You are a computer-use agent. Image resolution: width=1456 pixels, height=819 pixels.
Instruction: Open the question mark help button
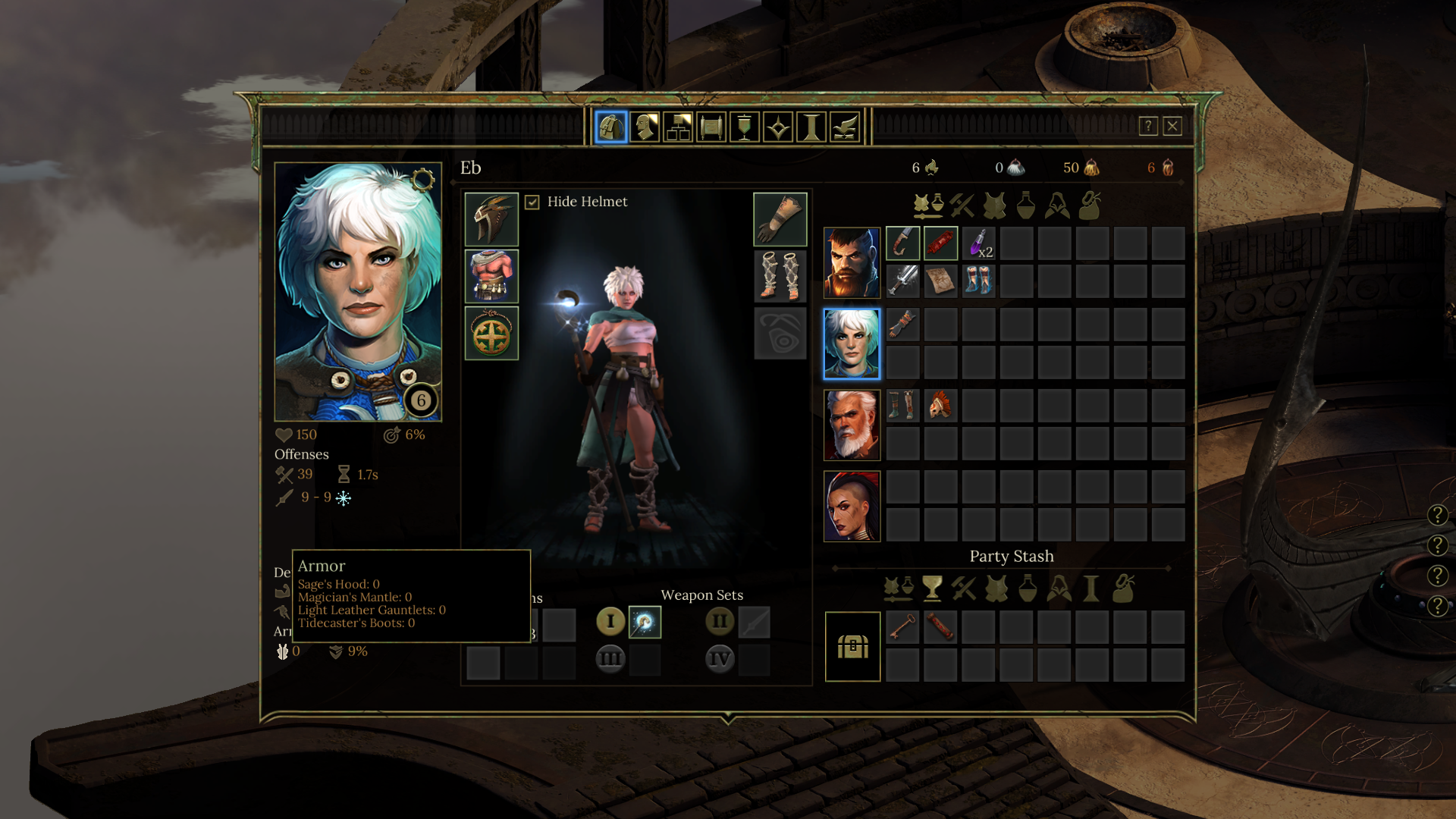[1148, 126]
